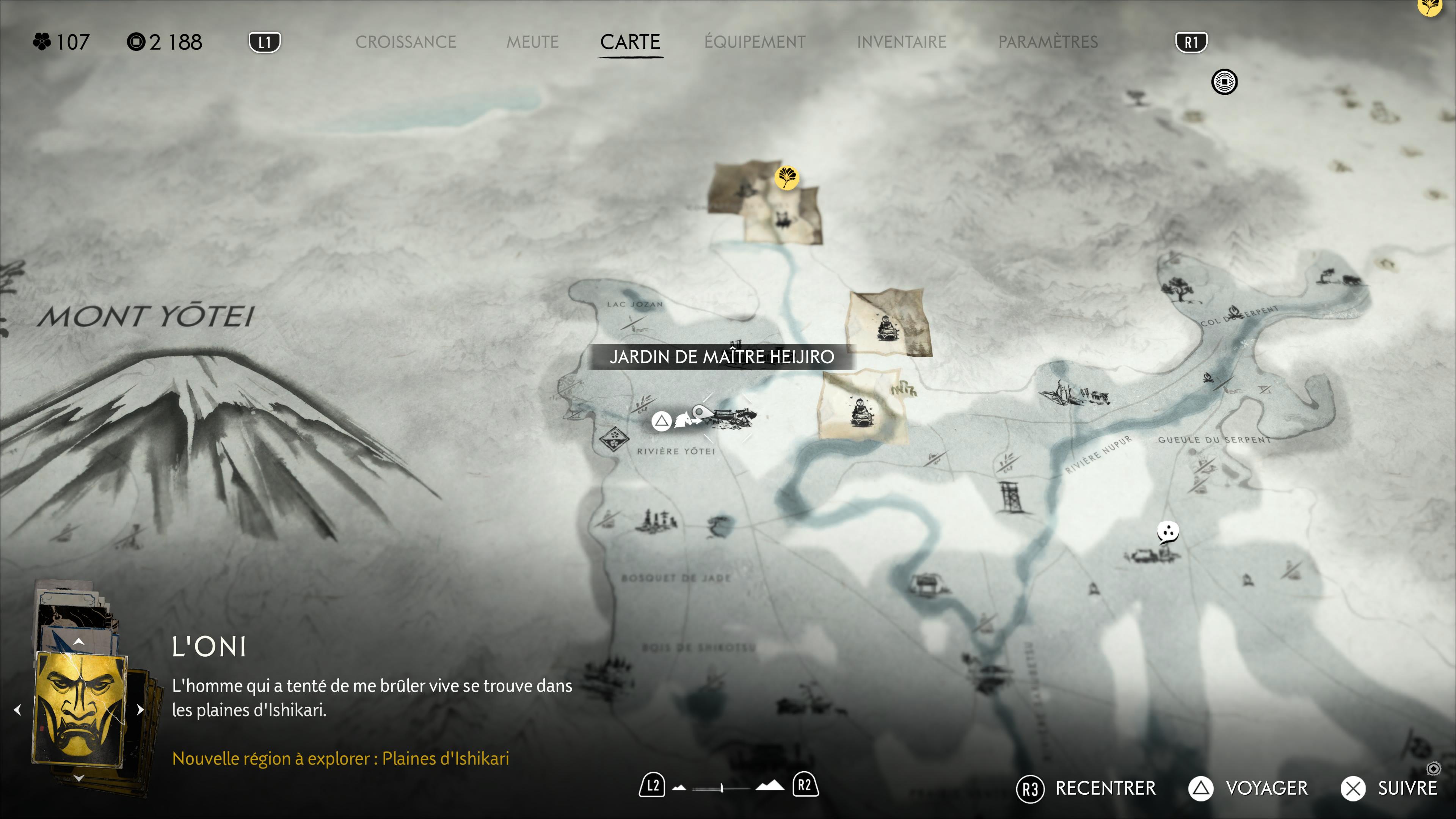This screenshot has height=819, width=1456.
Task: Open the Meute tab
Action: [532, 42]
